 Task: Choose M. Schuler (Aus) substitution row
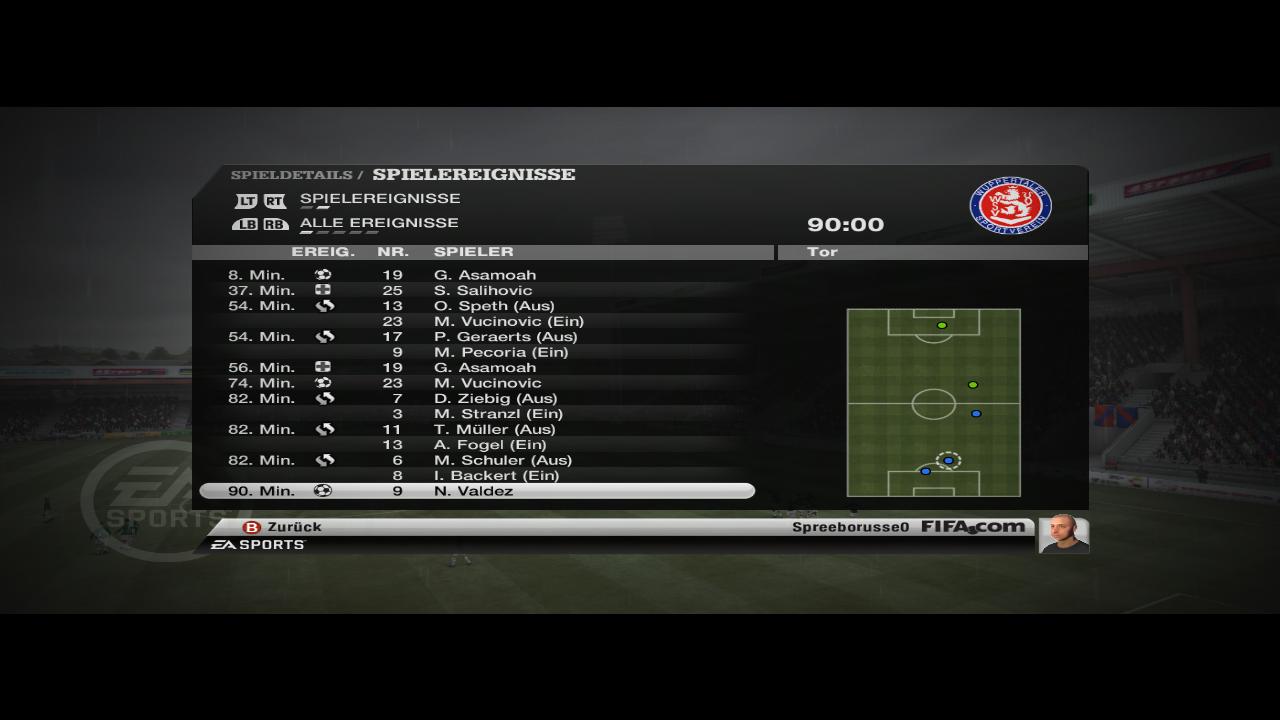point(477,460)
